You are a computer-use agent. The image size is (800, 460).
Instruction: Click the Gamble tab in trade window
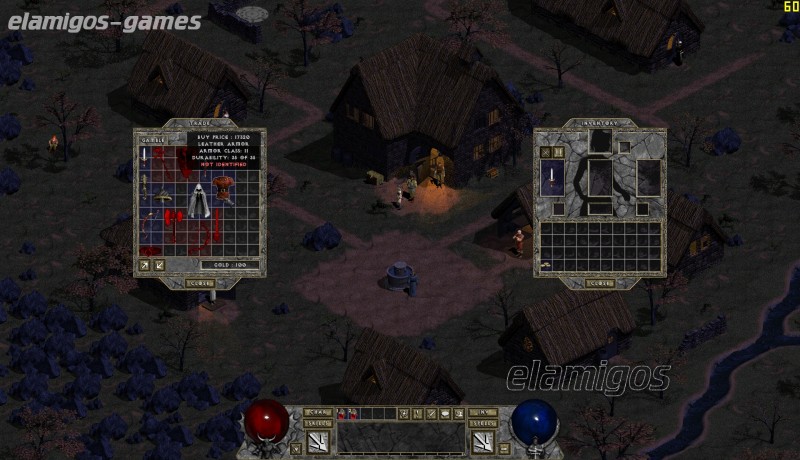(152, 139)
